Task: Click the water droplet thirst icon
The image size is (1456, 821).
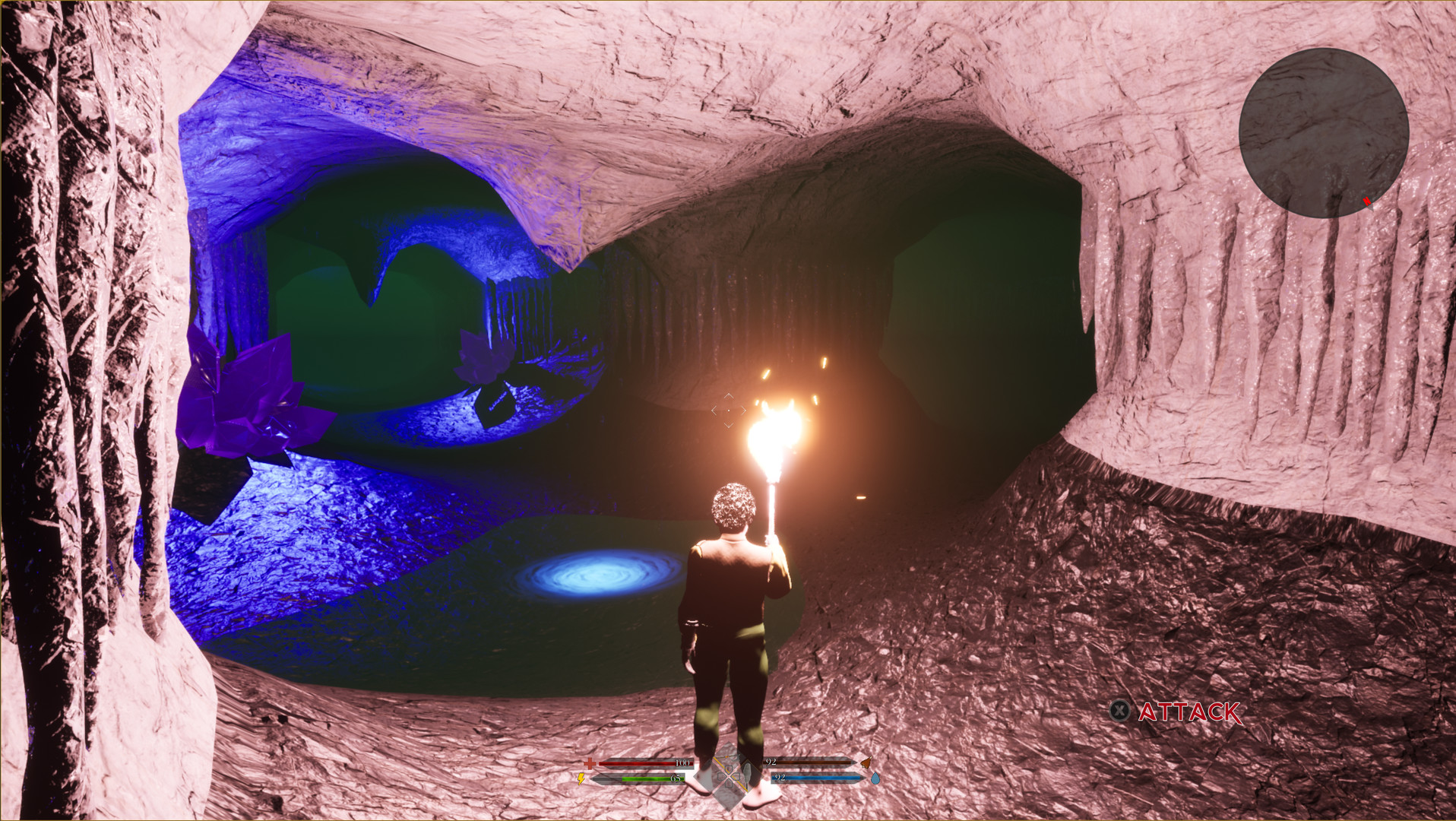Action: (x=875, y=778)
